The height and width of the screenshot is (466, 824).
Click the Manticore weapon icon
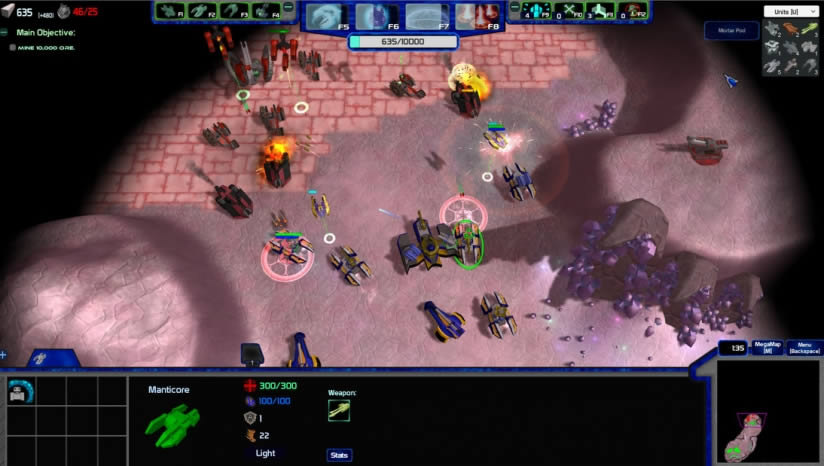[339, 411]
